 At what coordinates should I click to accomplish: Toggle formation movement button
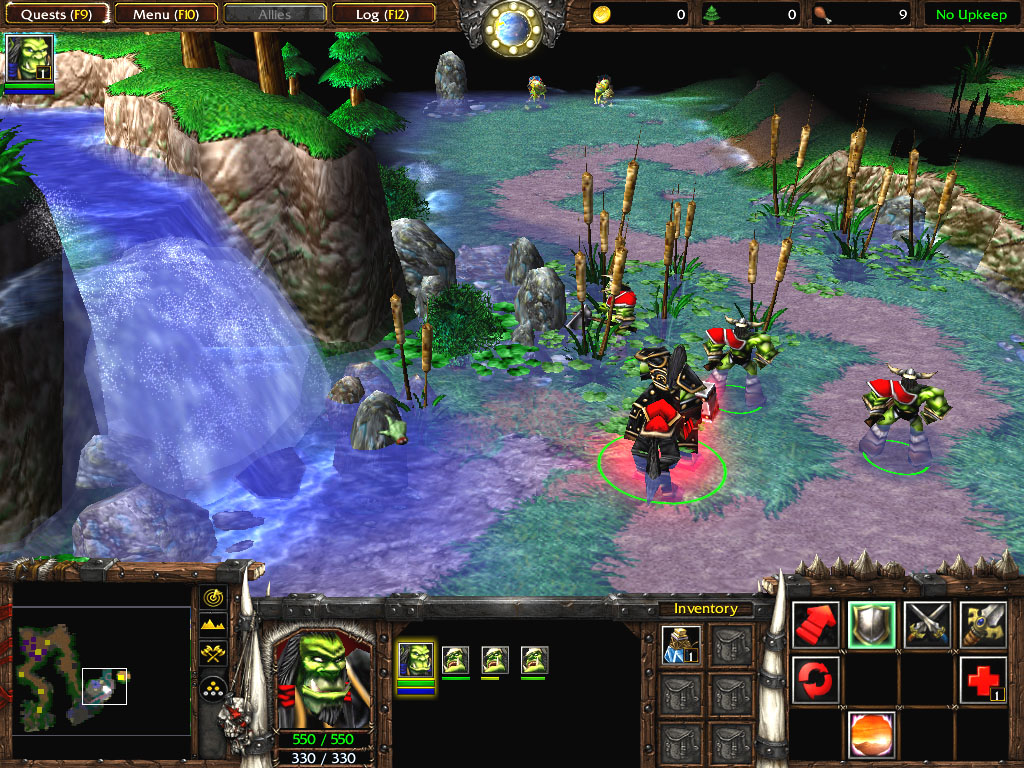213,686
